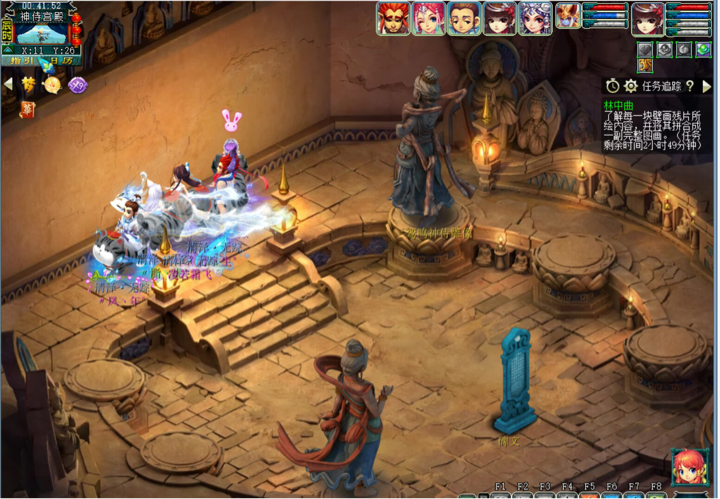720x499 pixels.
Task: Open the red book icon
Action: coord(27,108)
